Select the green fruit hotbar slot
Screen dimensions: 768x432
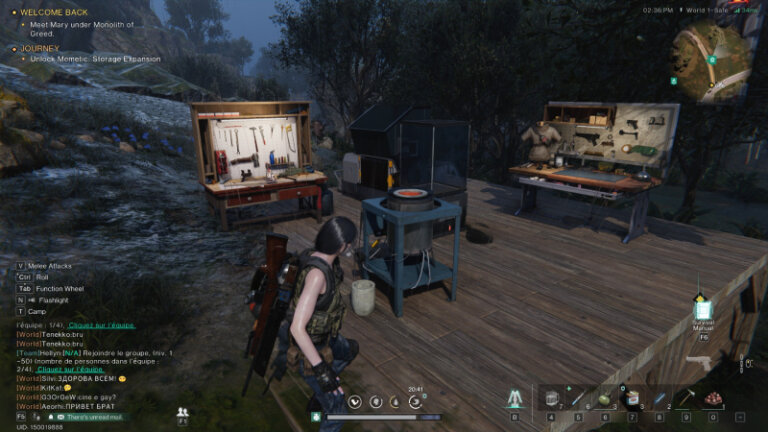pos(605,399)
